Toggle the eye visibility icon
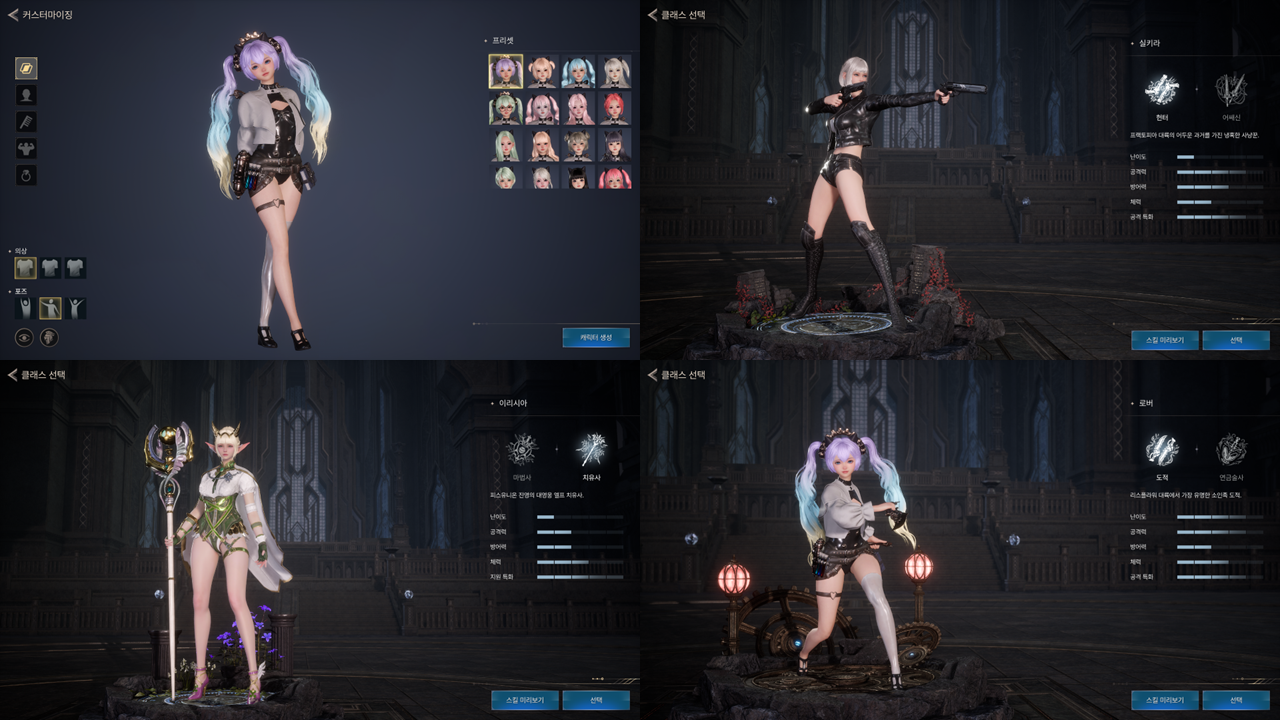Image resolution: width=1280 pixels, height=720 pixels. (23, 337)
